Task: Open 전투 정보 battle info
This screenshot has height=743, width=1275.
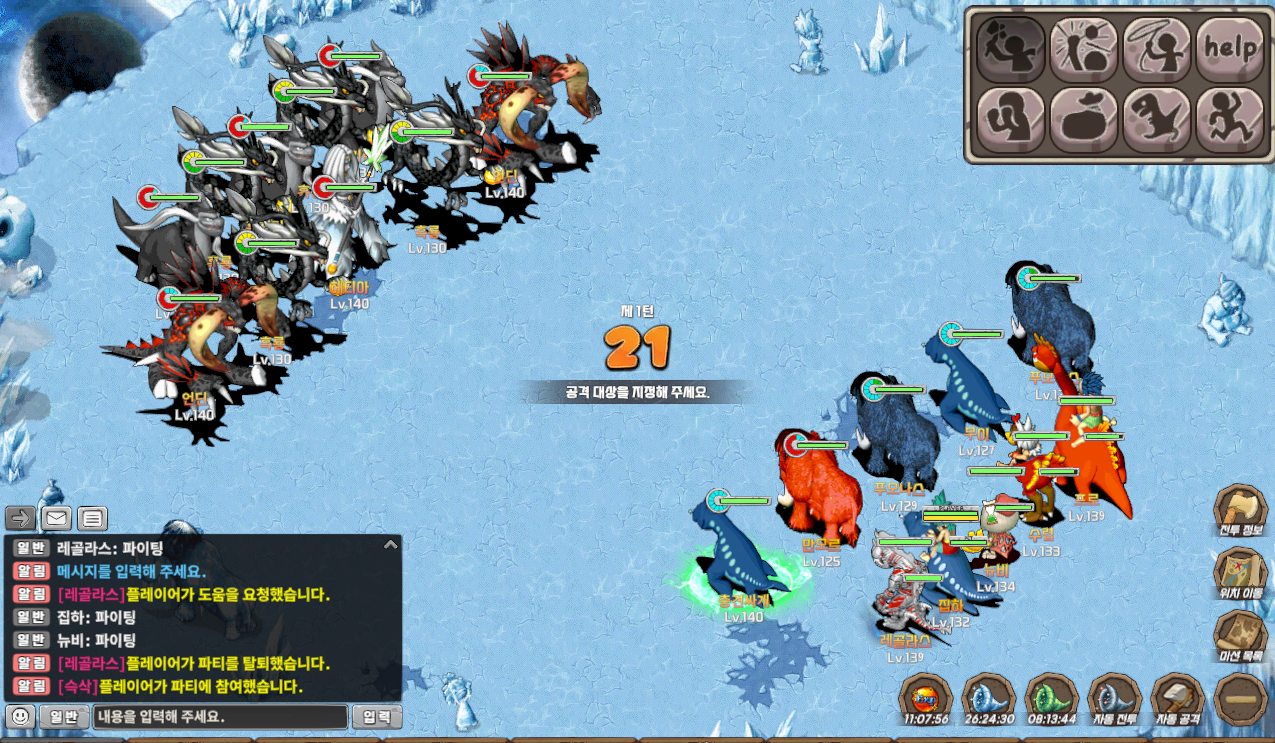Action: tap(1241, 512)
